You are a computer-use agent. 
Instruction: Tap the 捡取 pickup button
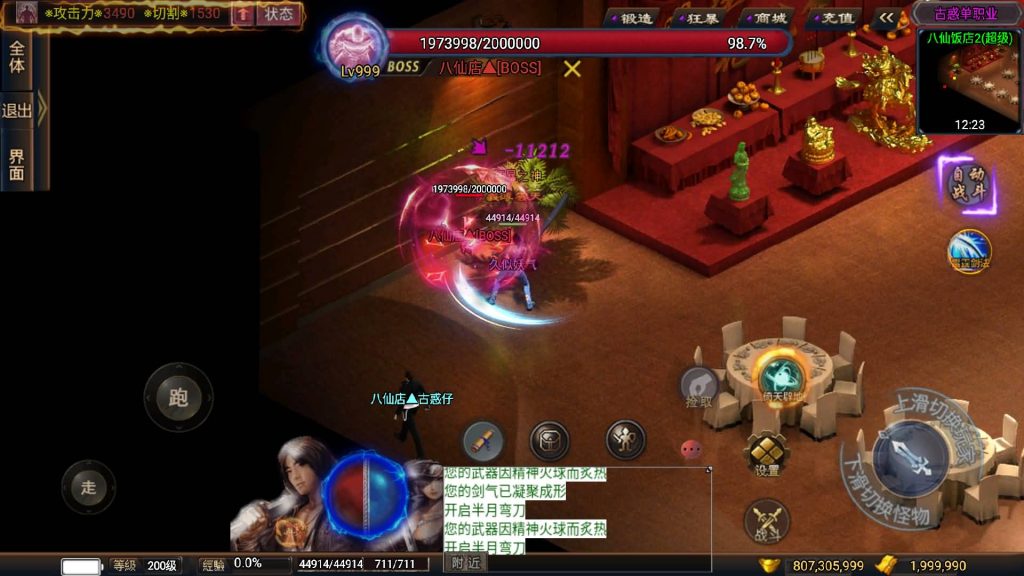[700, 386]
